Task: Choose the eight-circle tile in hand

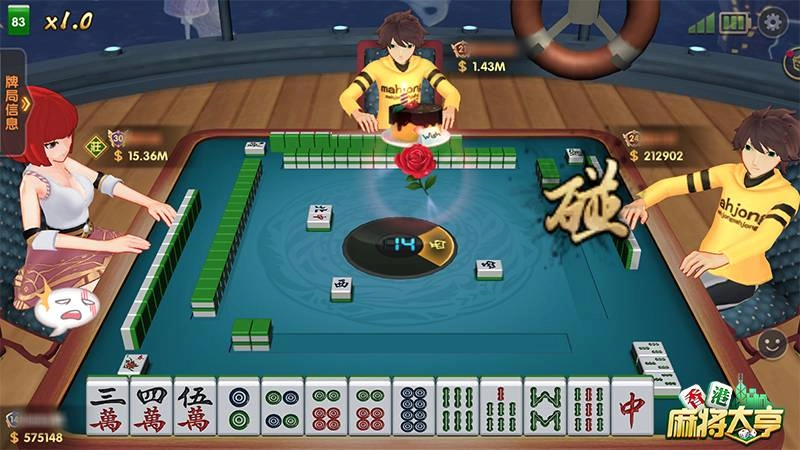Action: (414, 408)
